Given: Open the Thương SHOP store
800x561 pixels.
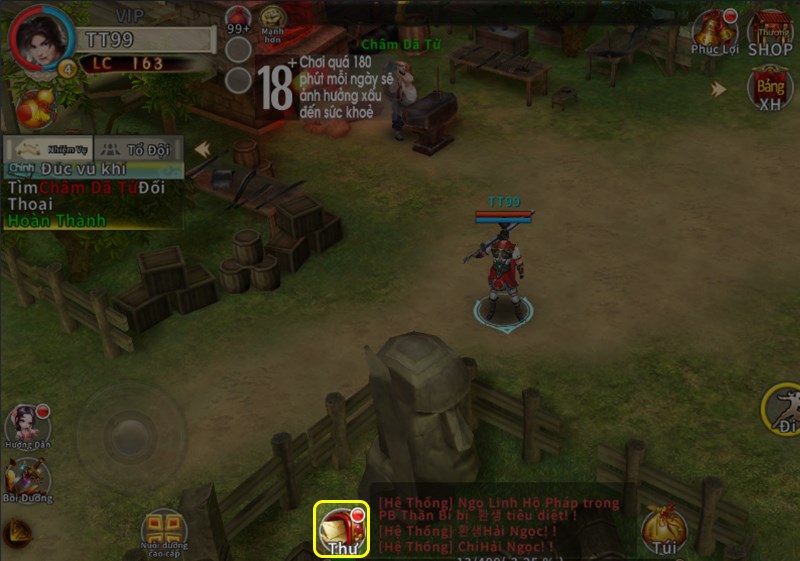Looking at the screenshot, I should pos(770,32).
